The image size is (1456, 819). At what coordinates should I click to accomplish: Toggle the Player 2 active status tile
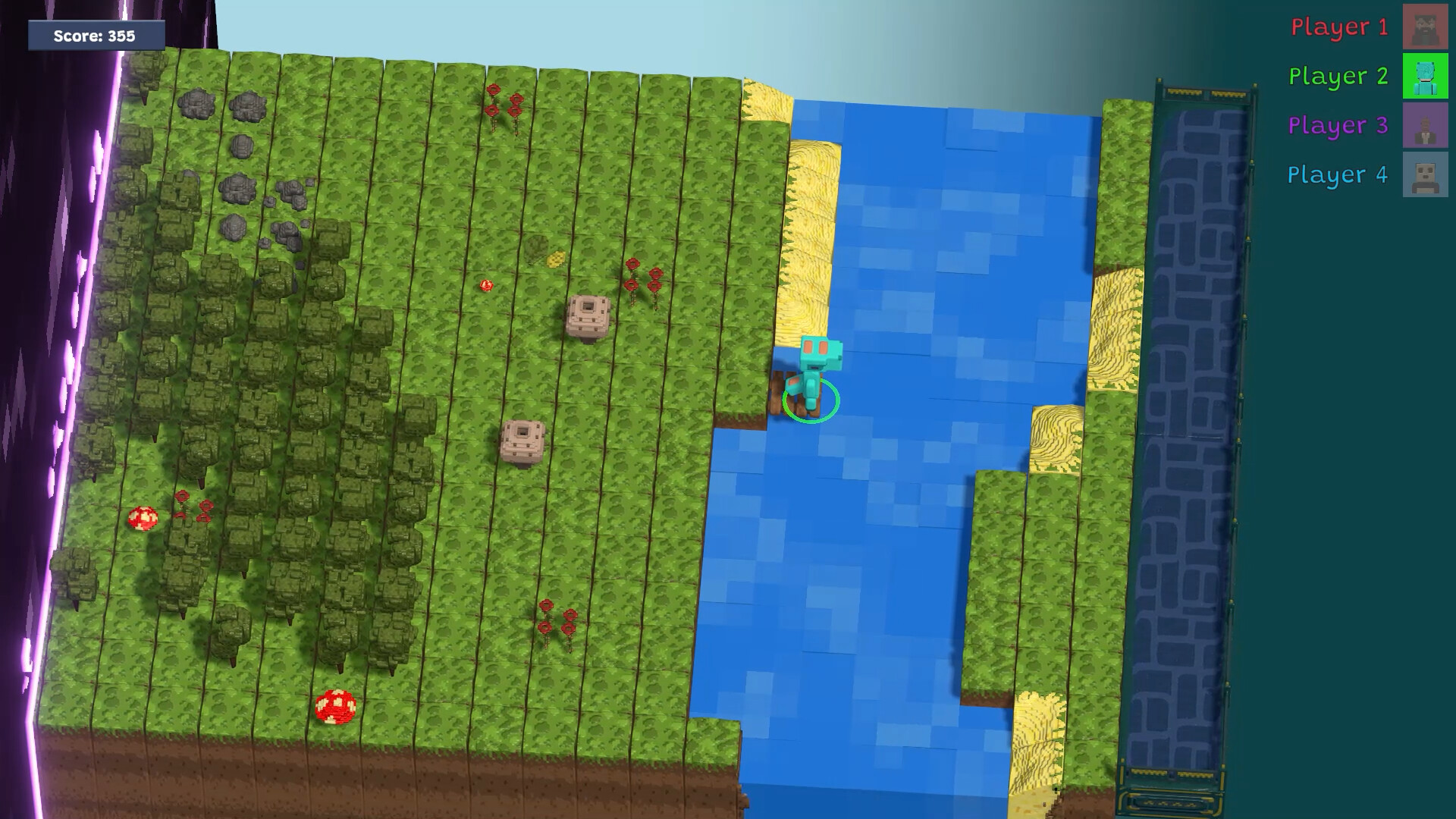1426,77
